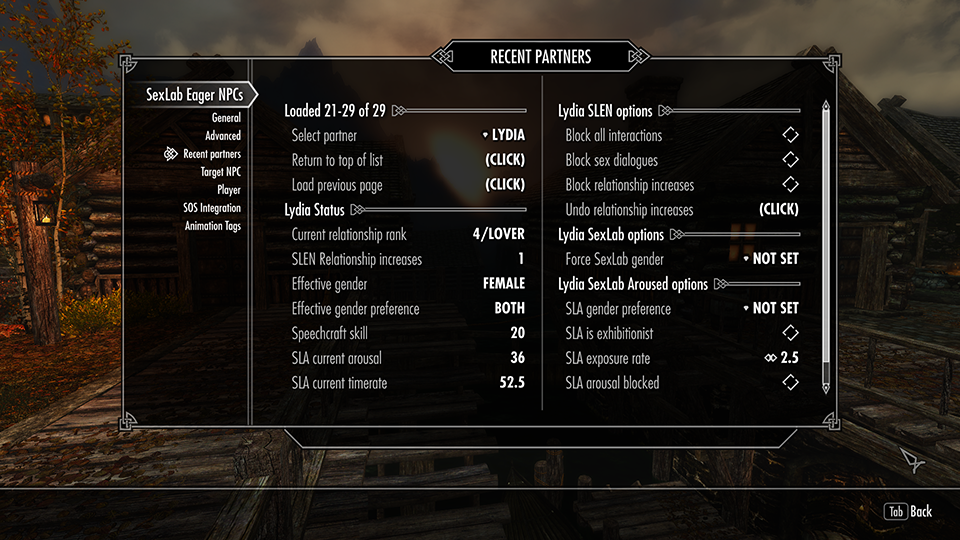The height and width of the screenshot is (540, 960).
Task: Open the Select partner dropdown showing Lydia
Action: point(503,135)
